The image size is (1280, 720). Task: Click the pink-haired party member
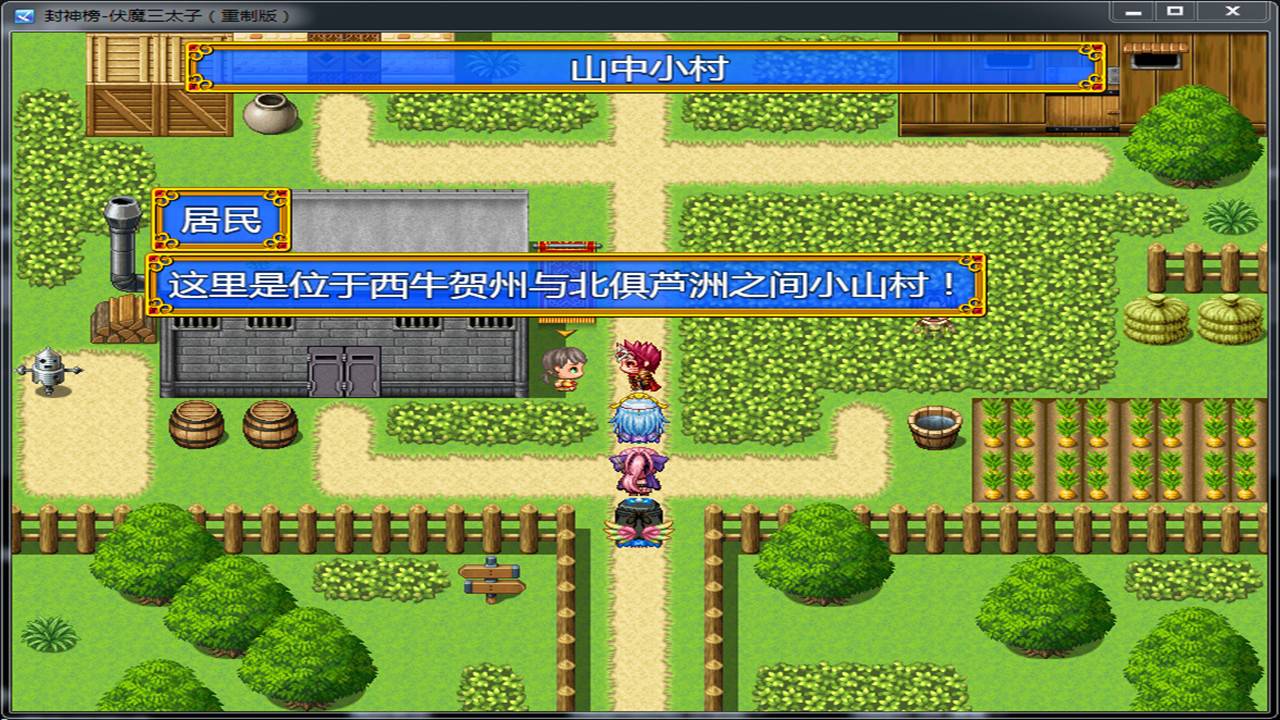coord(638,468)
